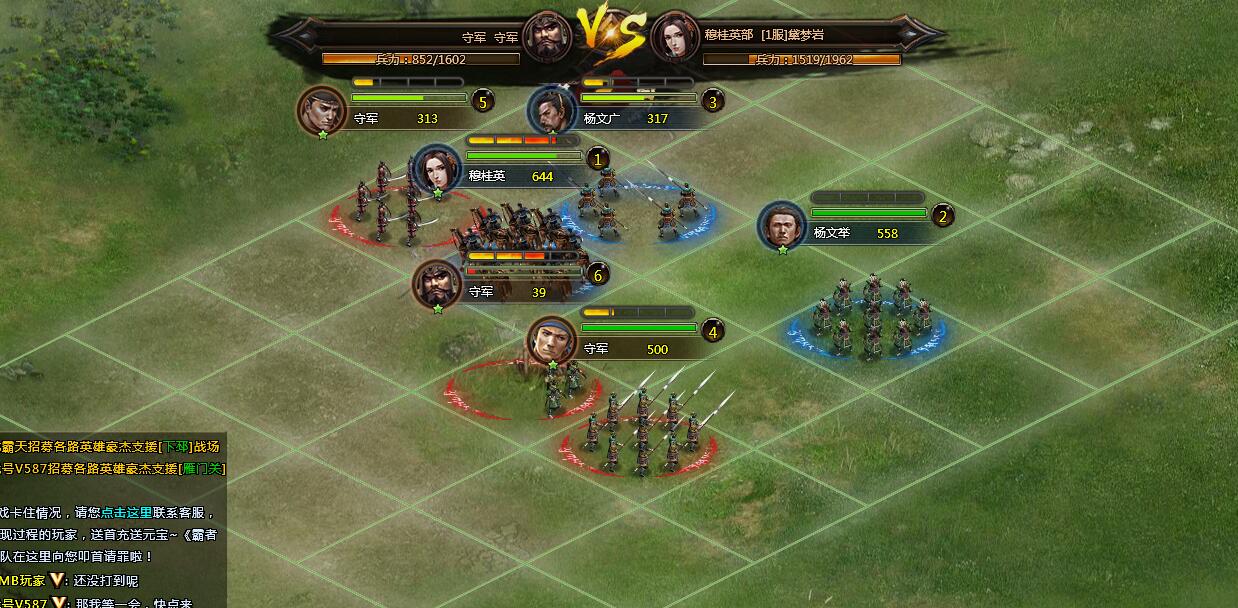Follow the green 下邳 battlefield link in chat
The height and width of the screenshot is (608, 1238).
coord(176,447)
